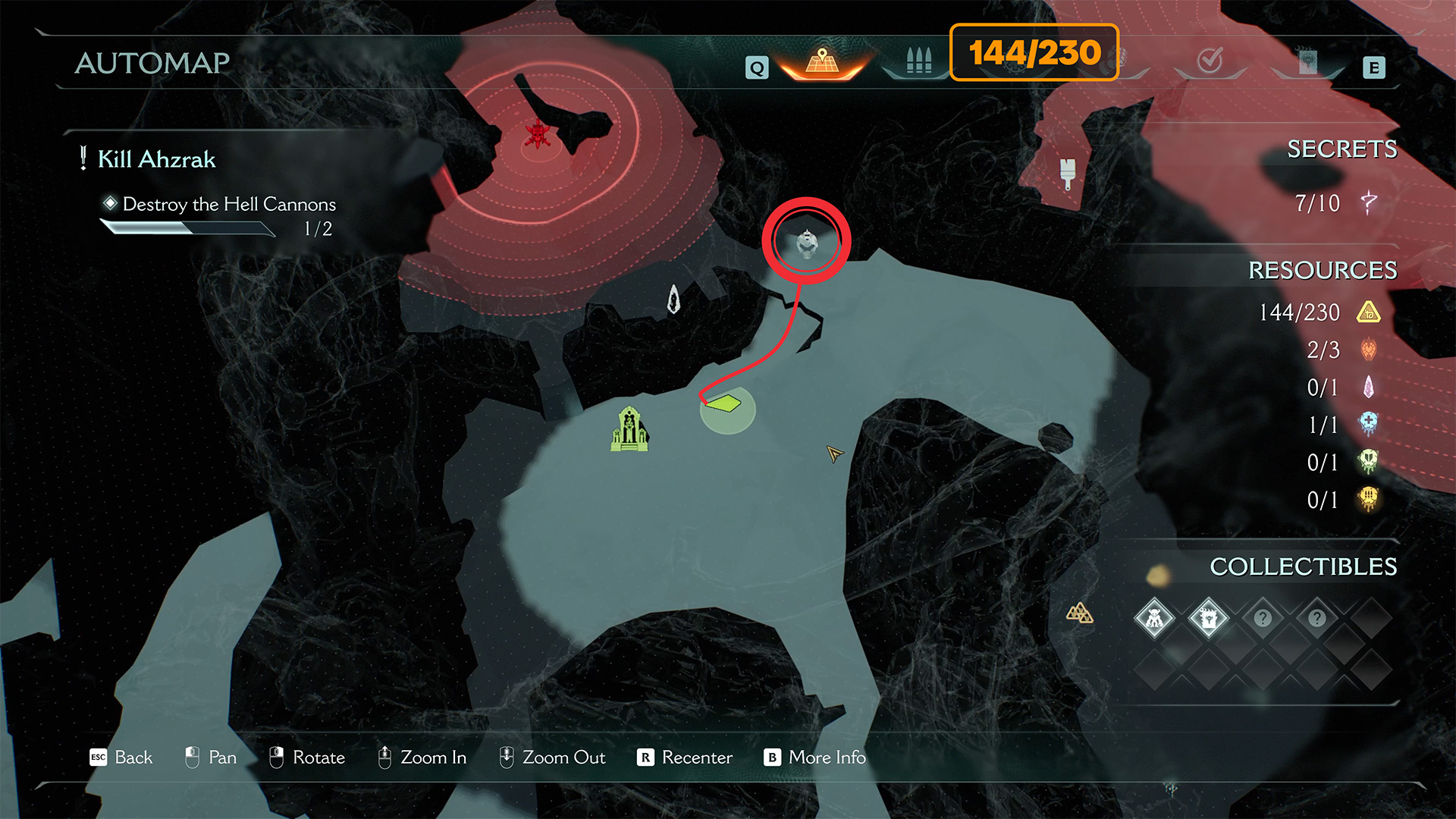
Task: Select the red demon skull map marker
Action: click(538, 134)
